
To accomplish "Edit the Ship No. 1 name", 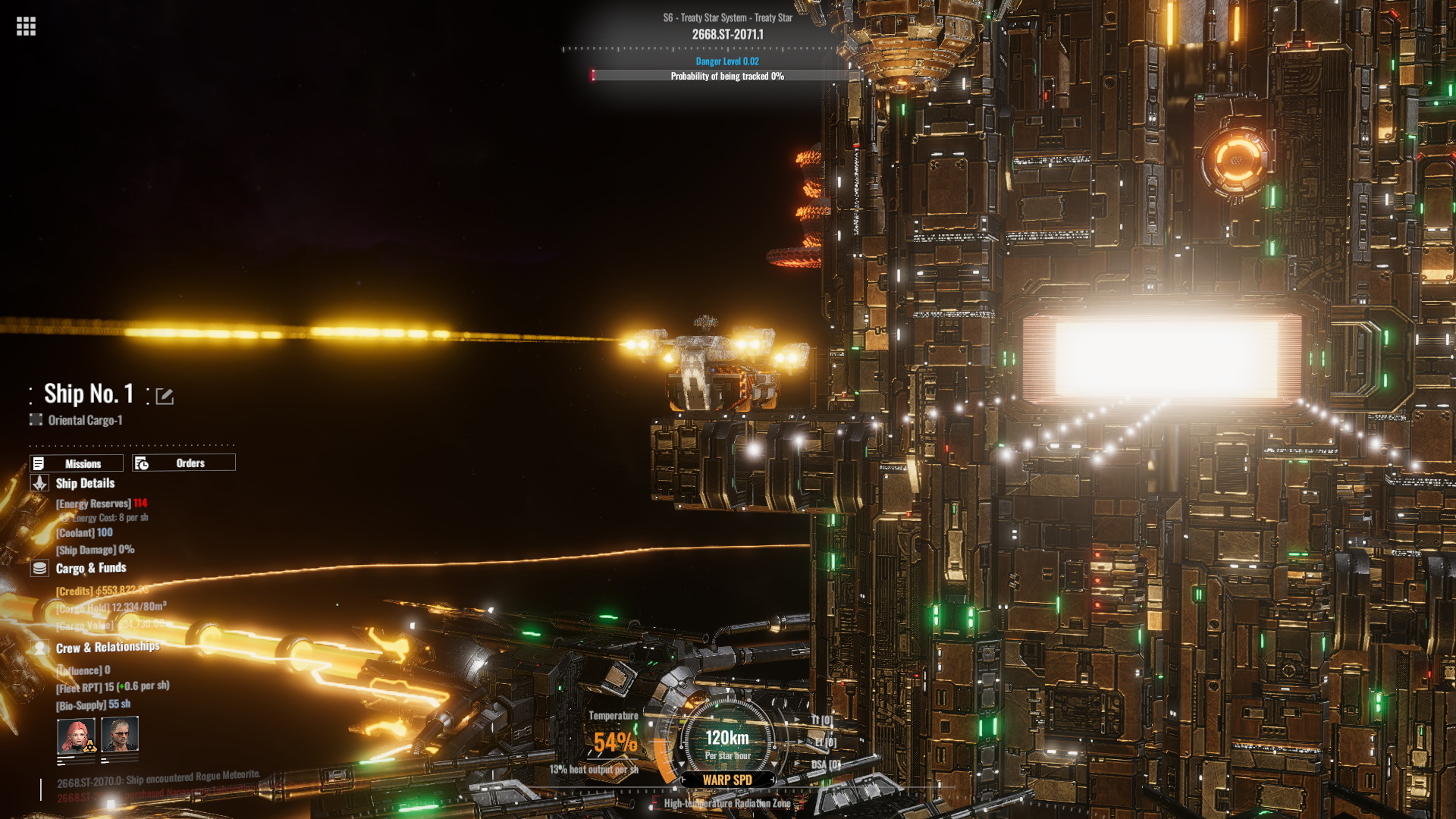I will click(x=165, y=396).
